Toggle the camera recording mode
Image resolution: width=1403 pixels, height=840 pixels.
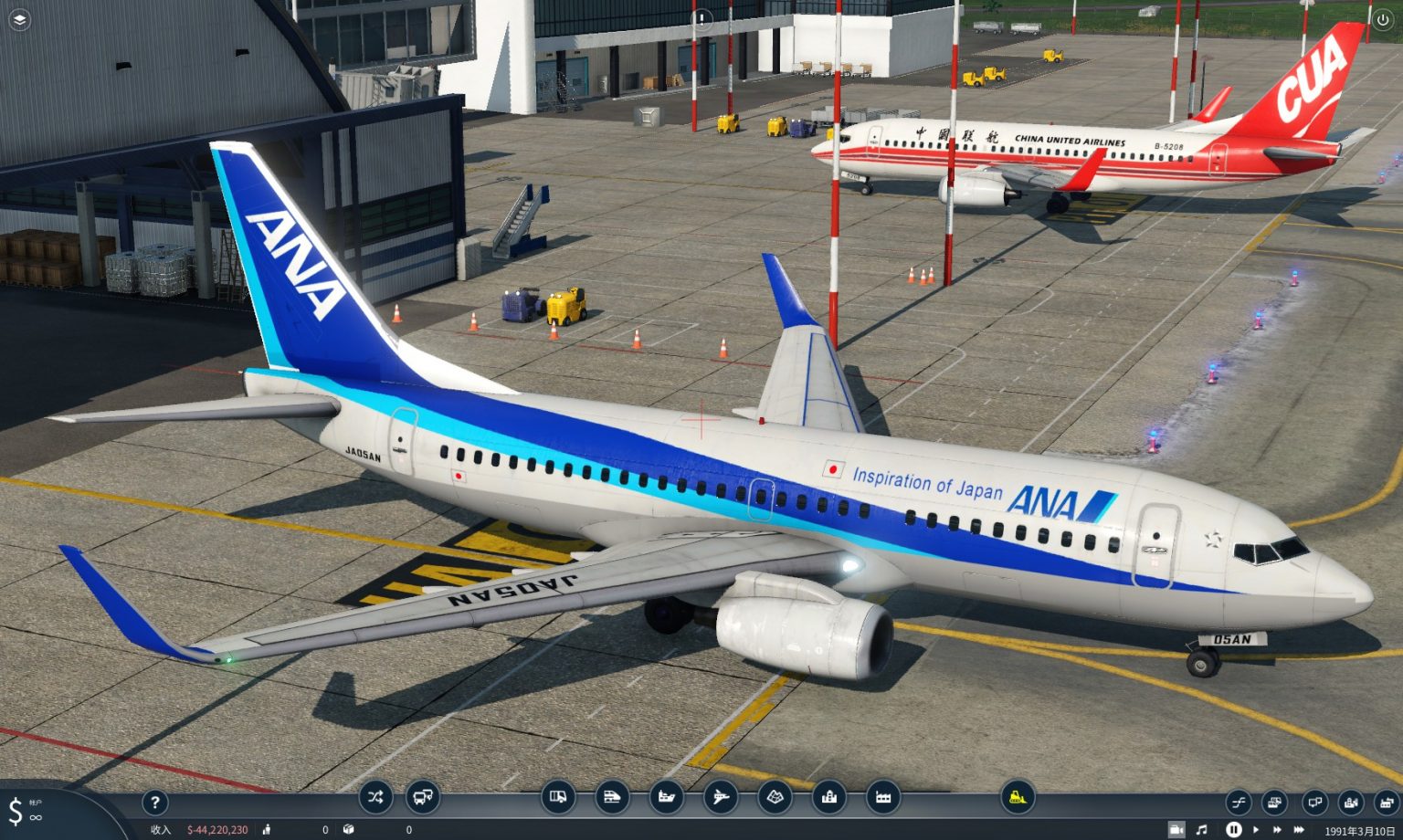(x=1177, y=829)
